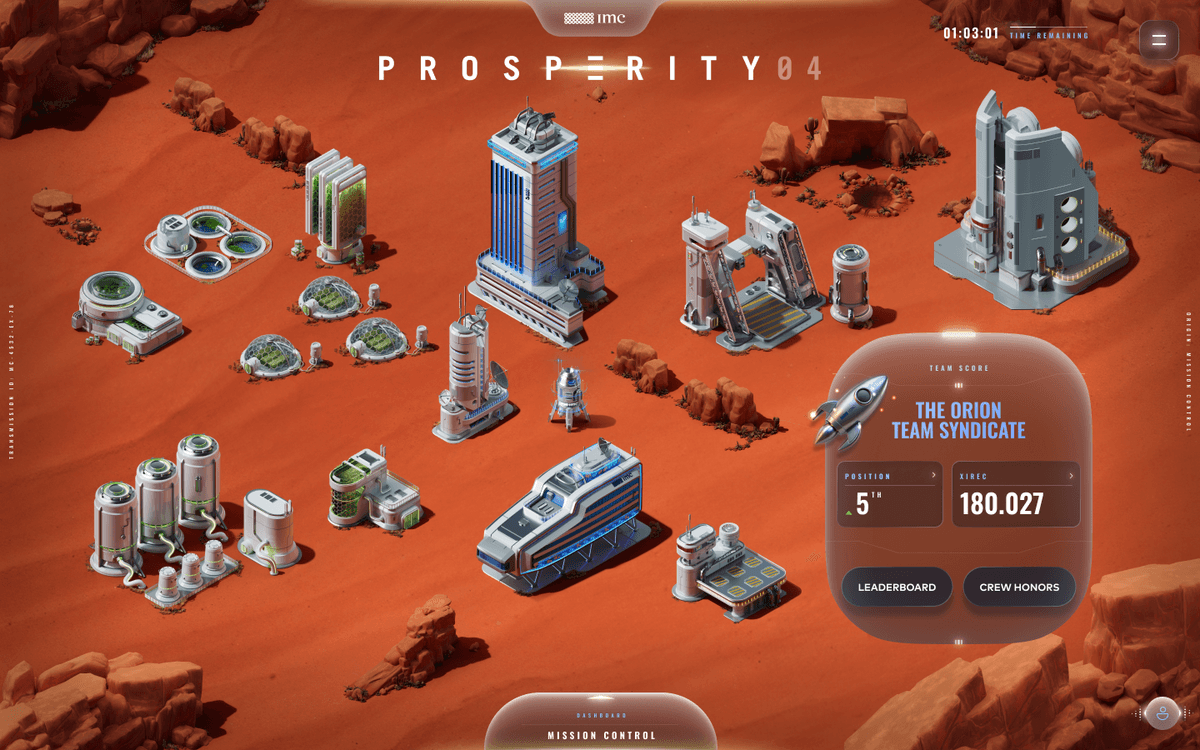Viewport: 1200px width, 750px height.
Task: Show the Crew Honors page
Action: point(1019,587)
